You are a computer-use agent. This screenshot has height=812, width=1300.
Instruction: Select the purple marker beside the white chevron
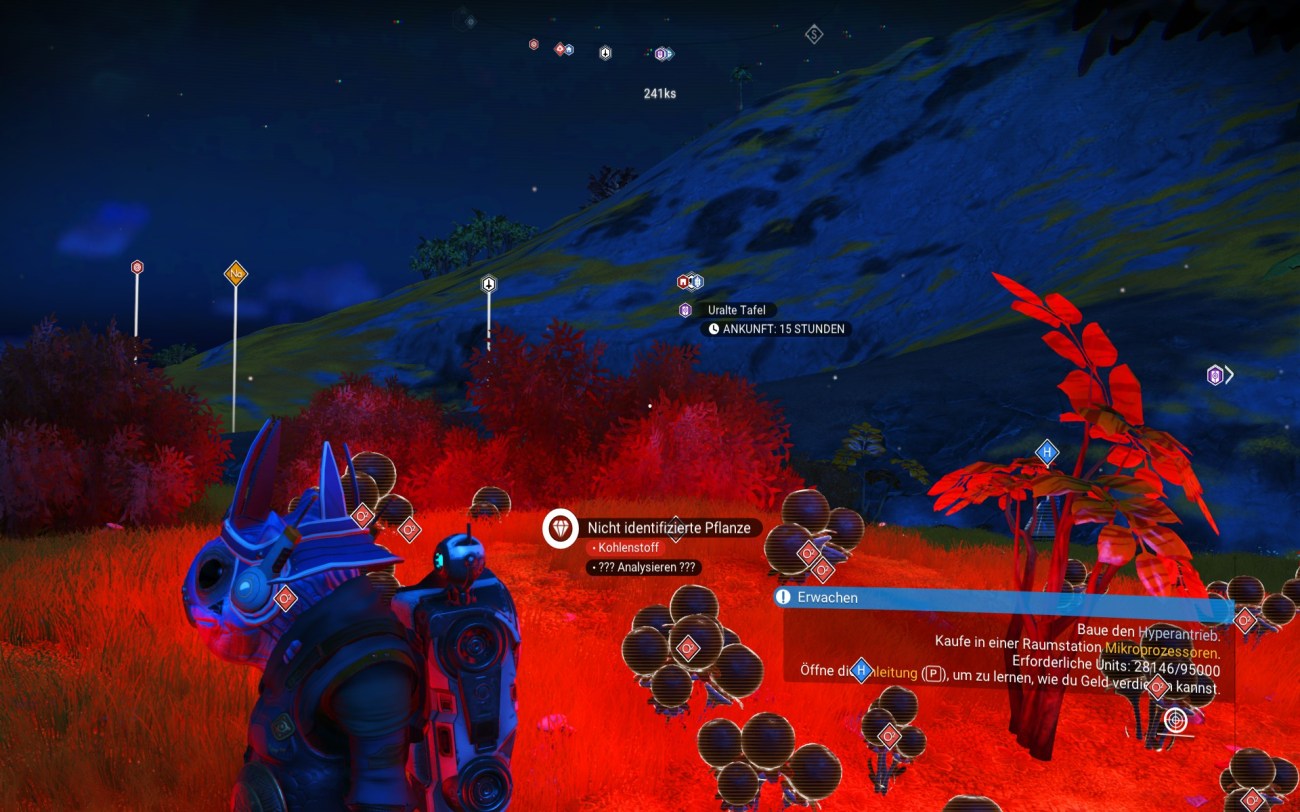pyautogui.click(x=1215, y=375)
